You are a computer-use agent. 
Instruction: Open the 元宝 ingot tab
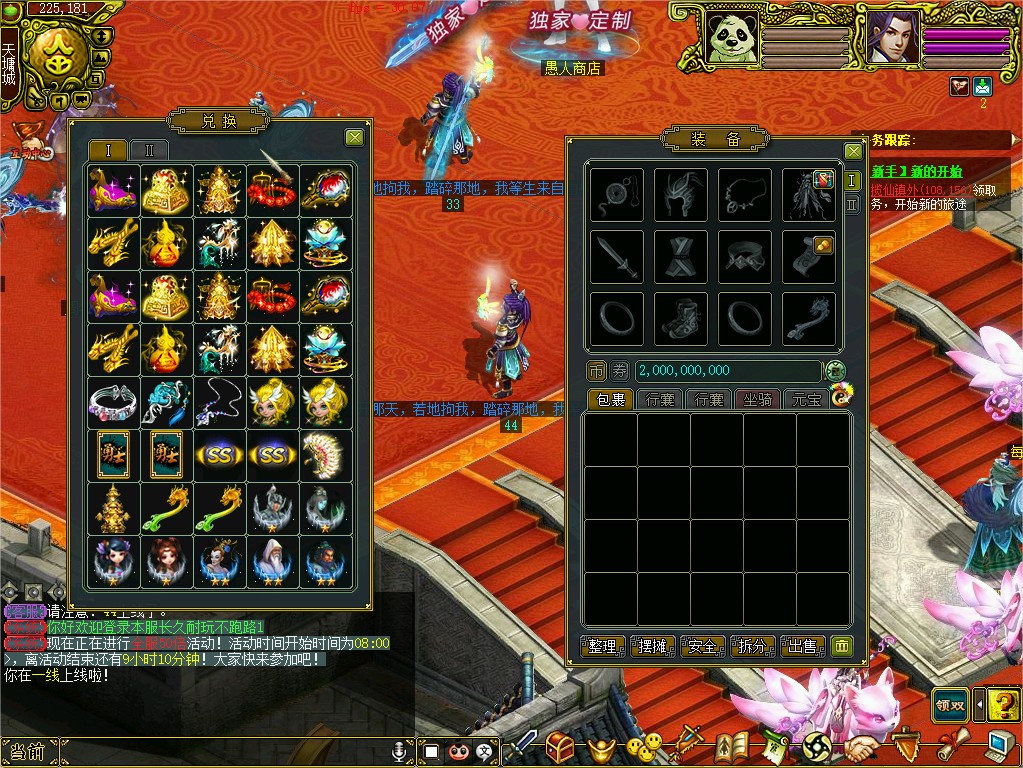[x=805, y=400]
